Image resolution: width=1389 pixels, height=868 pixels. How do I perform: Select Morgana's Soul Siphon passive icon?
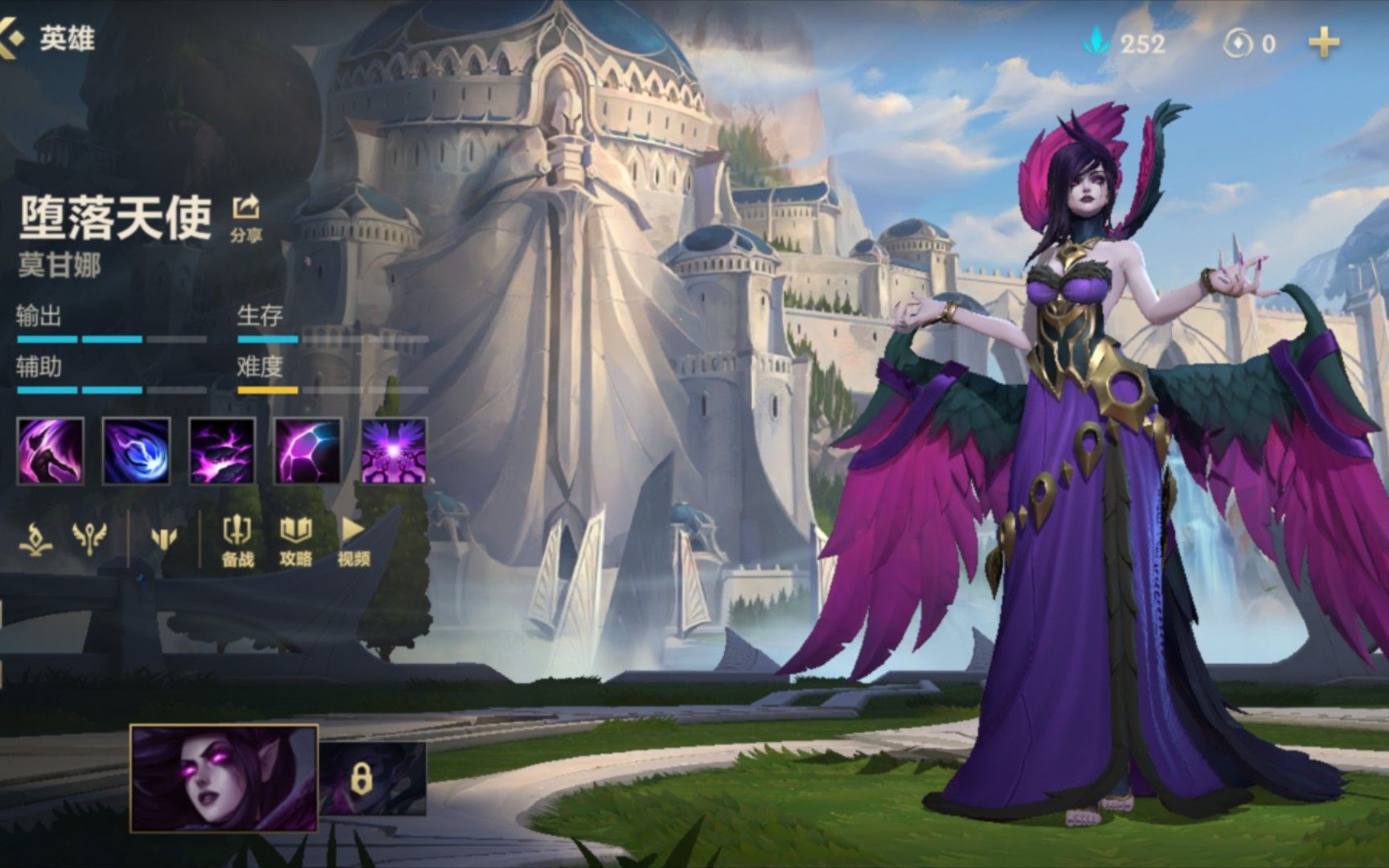50,451
